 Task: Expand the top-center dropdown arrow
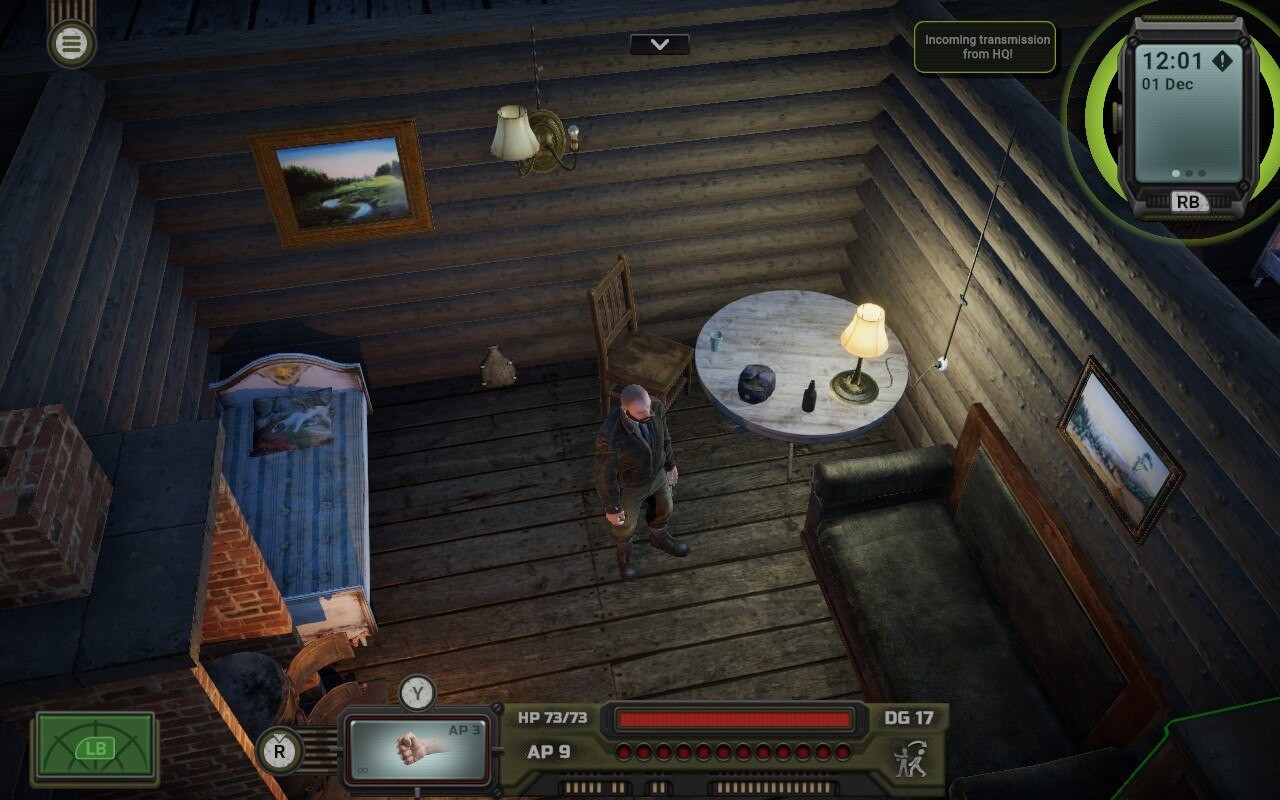[x=659, y=44]
